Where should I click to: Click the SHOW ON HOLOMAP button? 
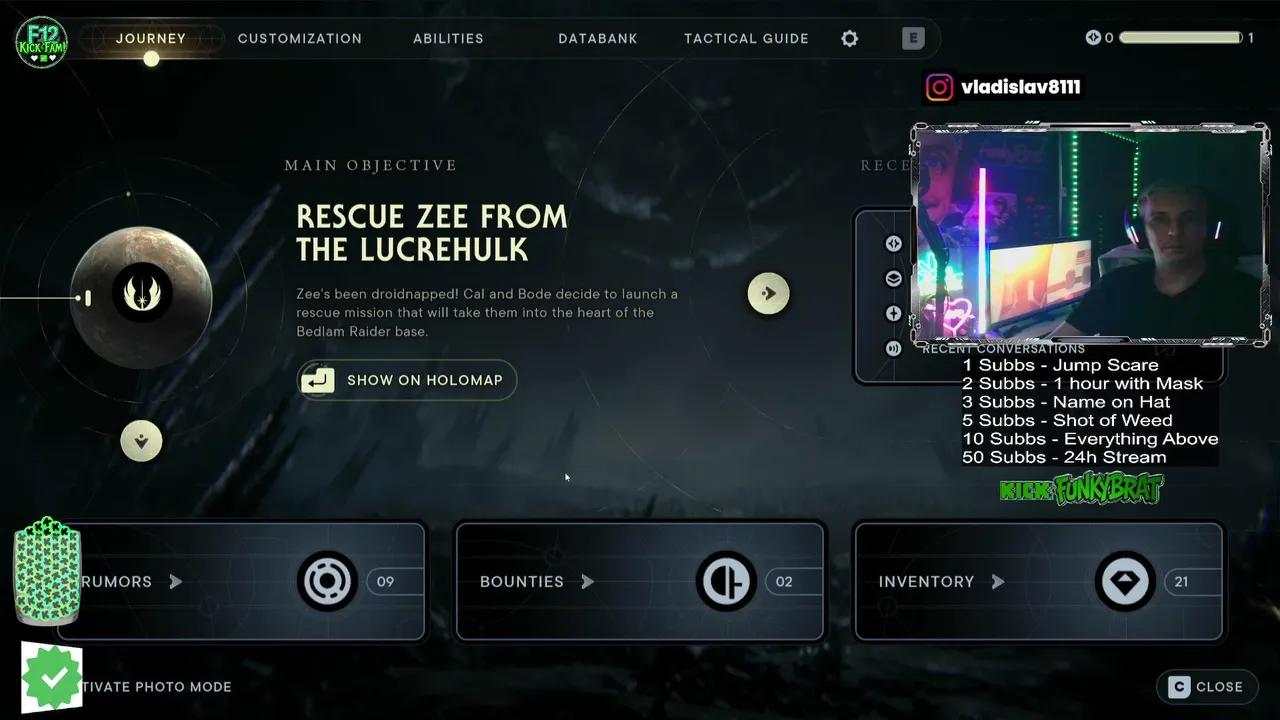click(406, 380)
